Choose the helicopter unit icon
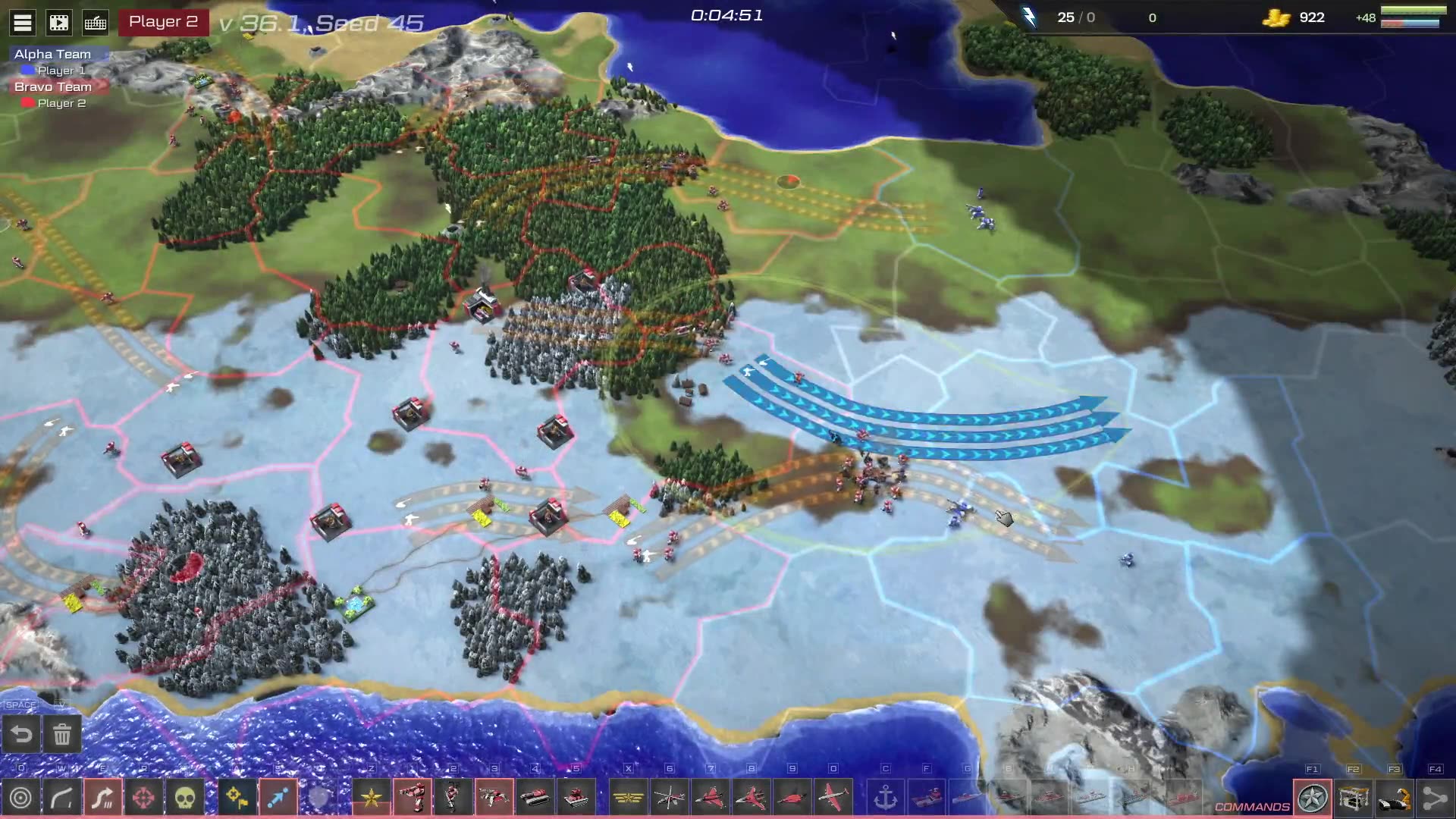Viewport: 1456px width, 819px height. [x=670, y=798]
